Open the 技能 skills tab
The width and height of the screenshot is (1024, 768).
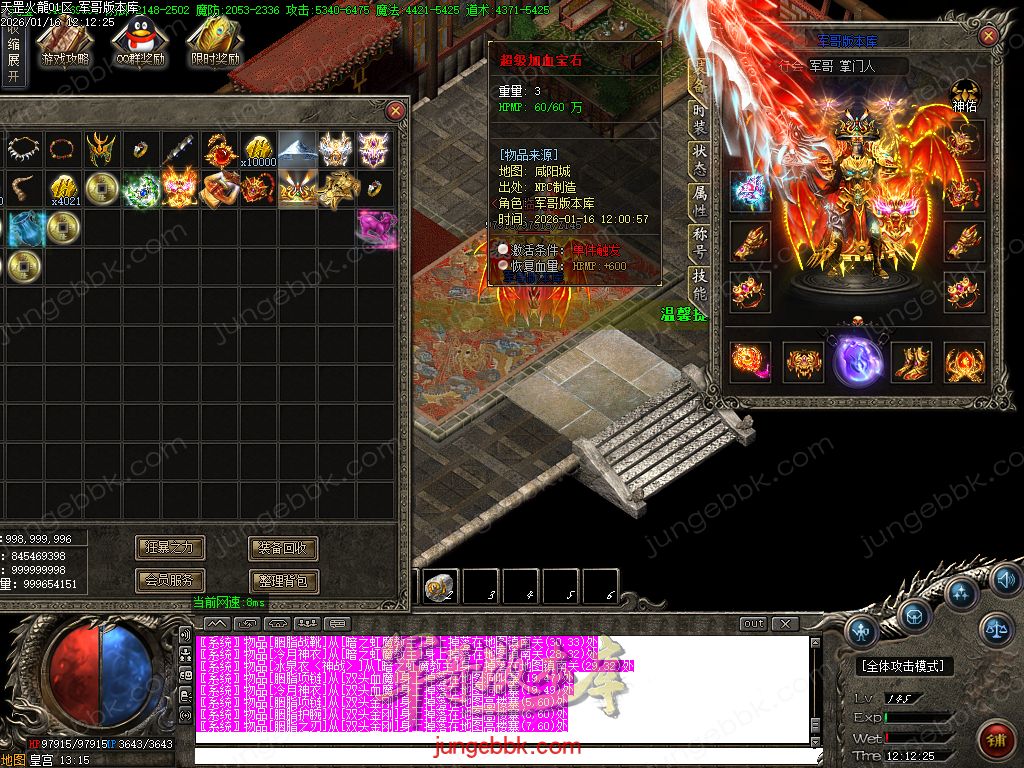(x=699, y=284)
